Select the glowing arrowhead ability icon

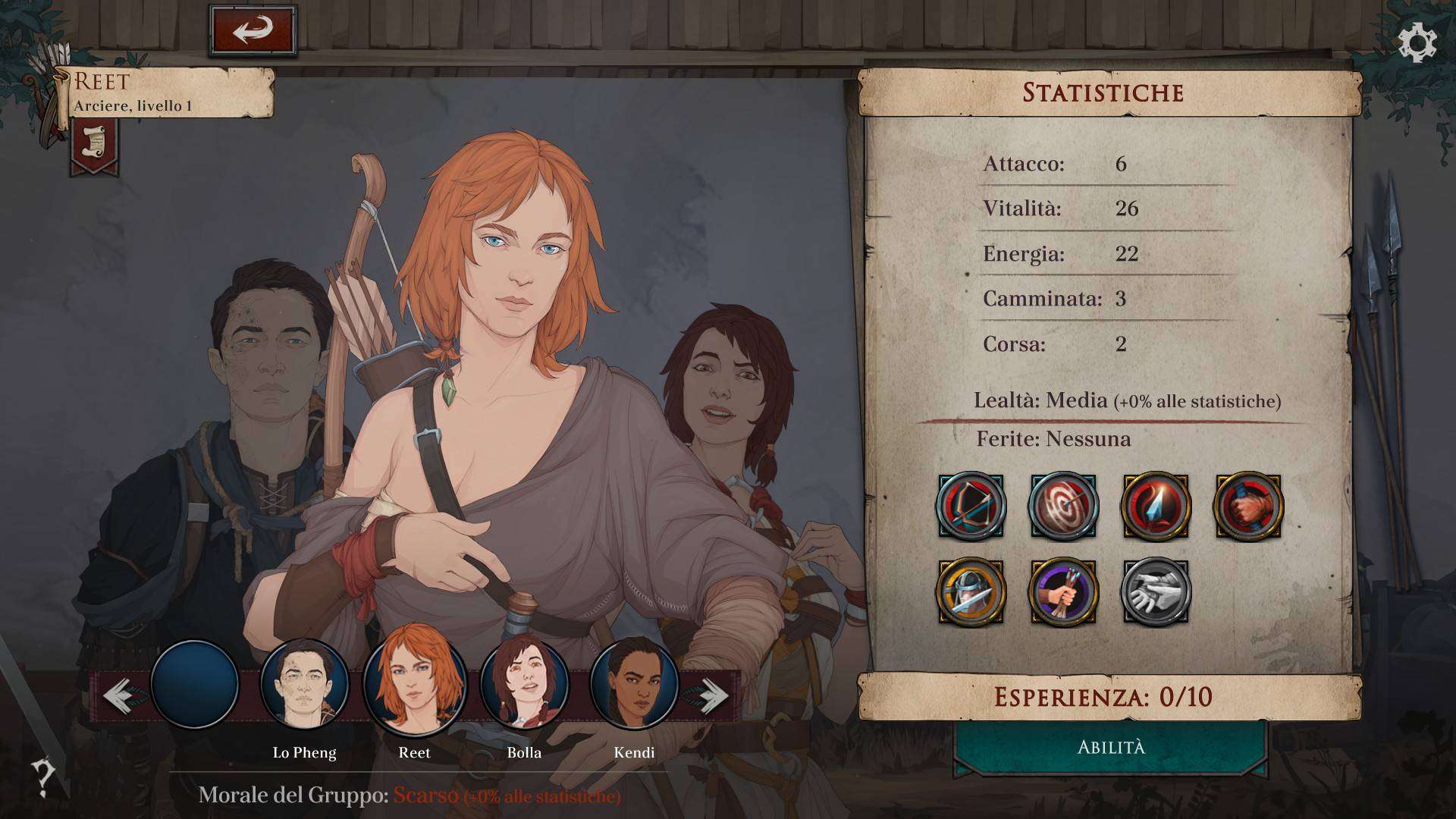pyautogui.click(x=1156, y=506)
